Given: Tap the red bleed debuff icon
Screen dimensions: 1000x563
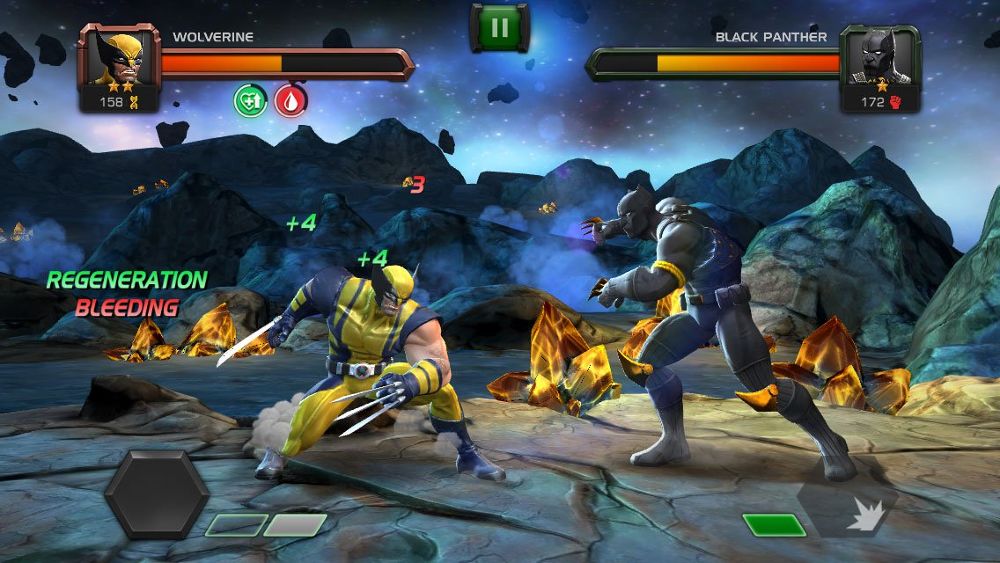Looking at the screenshot, I should click(x=291, y=100).
